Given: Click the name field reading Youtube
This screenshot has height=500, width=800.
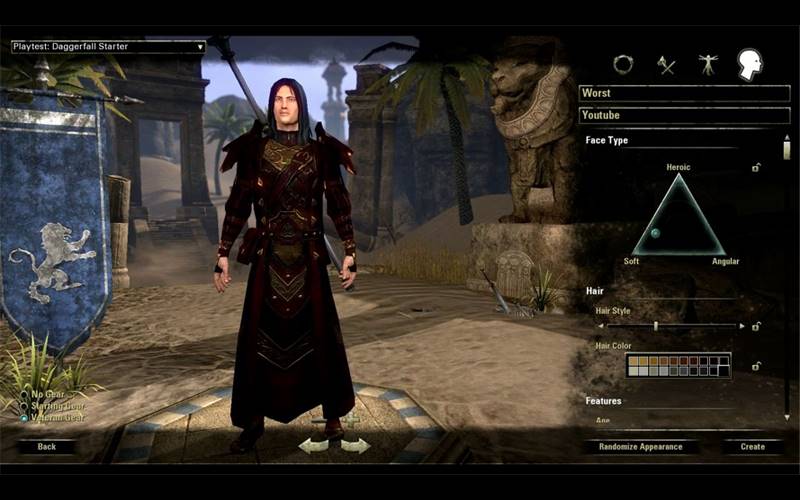Looking at the screenshot, I should [684, 115].
